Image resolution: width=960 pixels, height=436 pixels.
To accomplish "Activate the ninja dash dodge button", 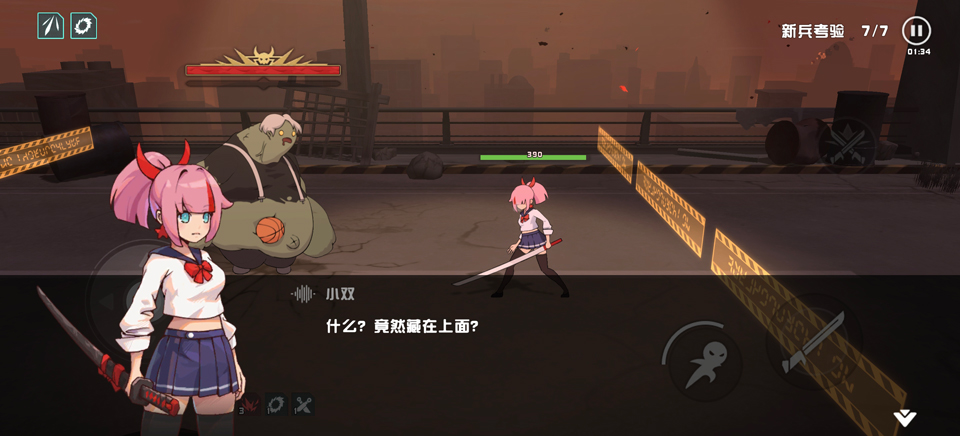I will (x=699, y=359).
